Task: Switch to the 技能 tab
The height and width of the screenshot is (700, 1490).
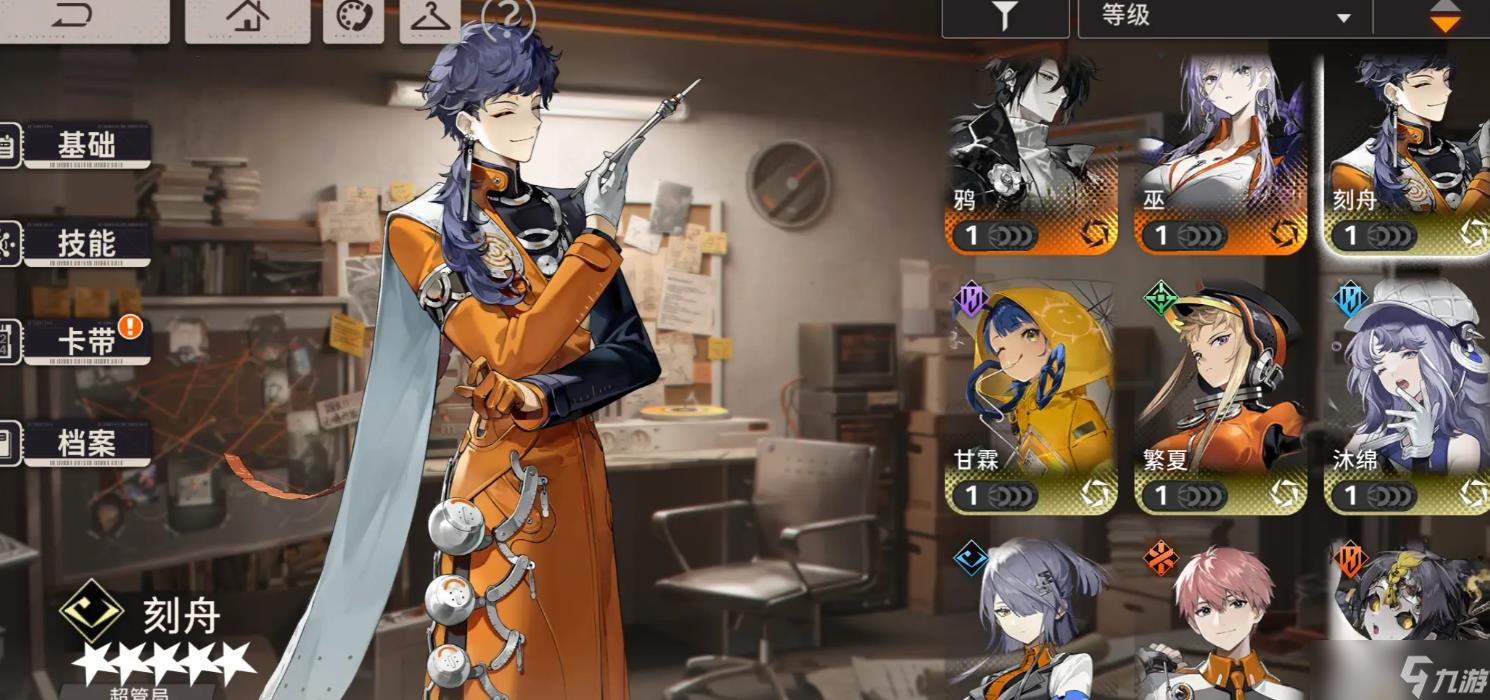Action: click(86, 244)
